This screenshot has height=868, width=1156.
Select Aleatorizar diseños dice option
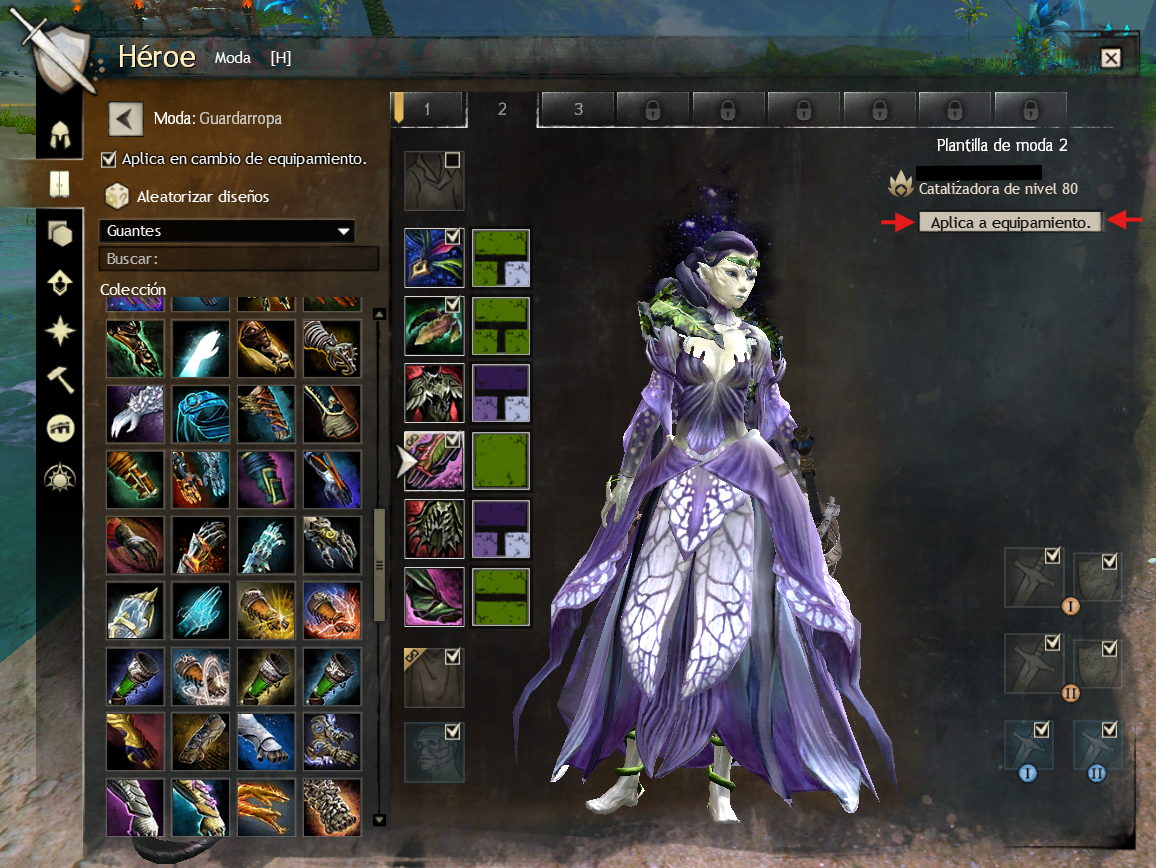[x=117, y=196]
